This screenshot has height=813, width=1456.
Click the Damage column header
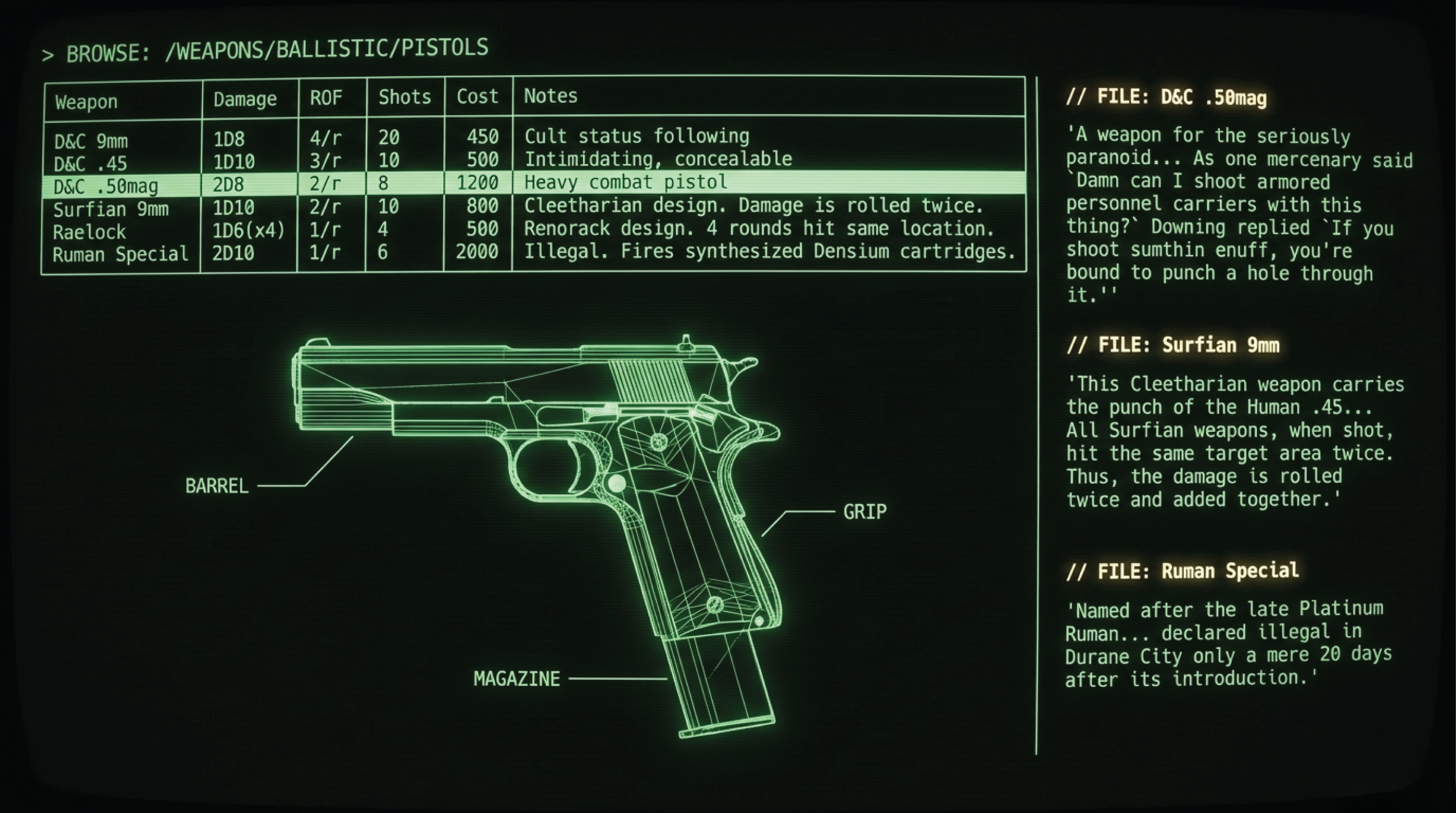pyautogui.click(x=245, y=100)
